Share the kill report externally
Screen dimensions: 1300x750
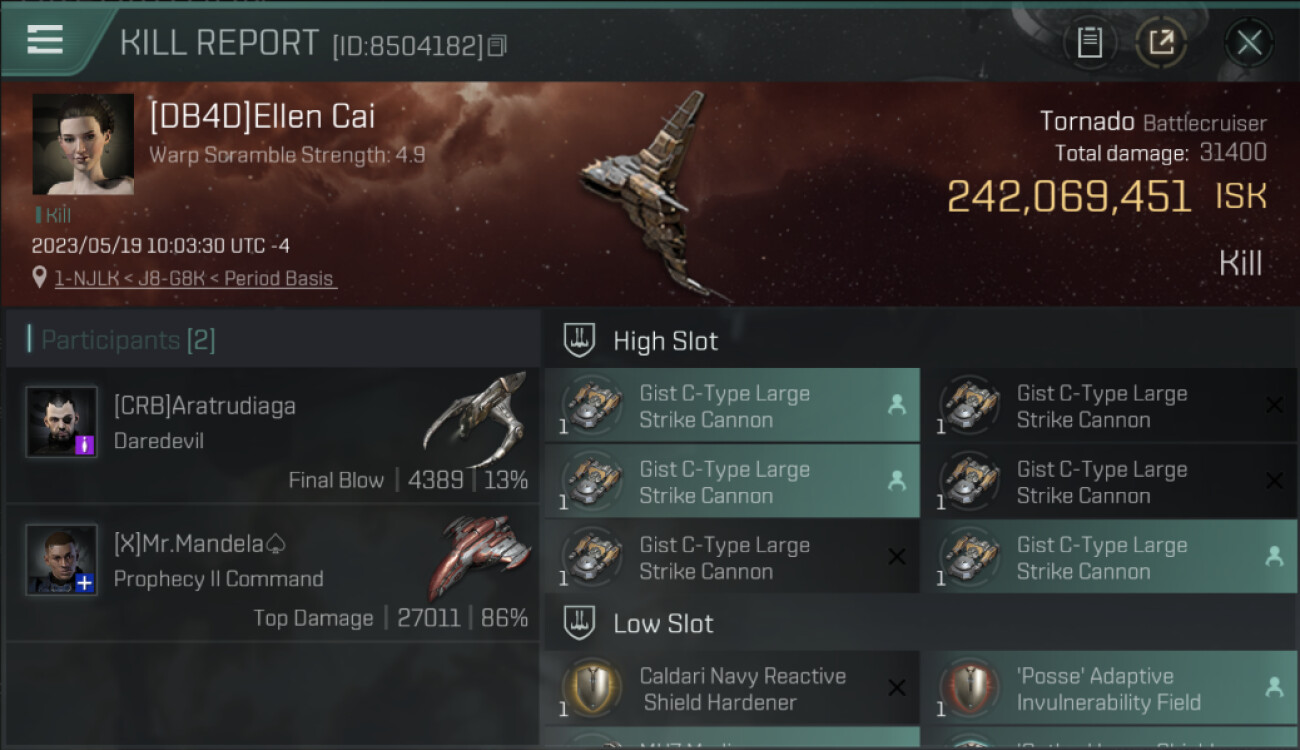(x=1161, y=42)
